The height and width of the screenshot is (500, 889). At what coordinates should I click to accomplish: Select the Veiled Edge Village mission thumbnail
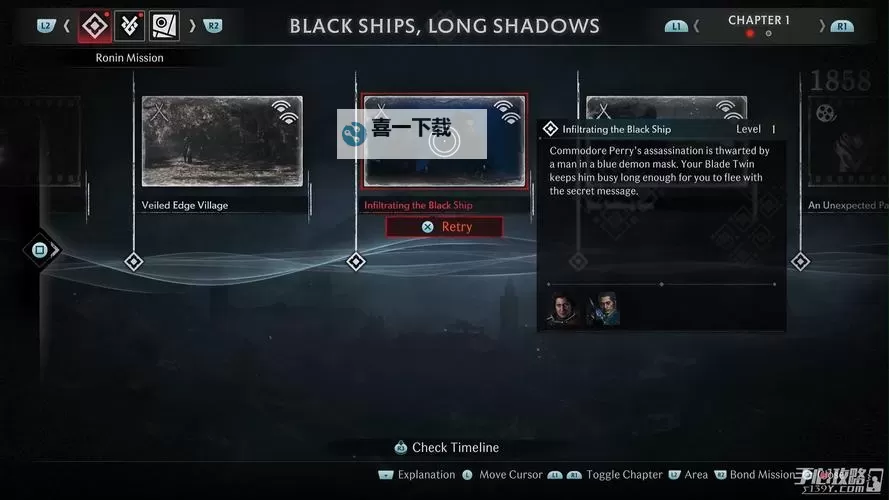(222, 141)
